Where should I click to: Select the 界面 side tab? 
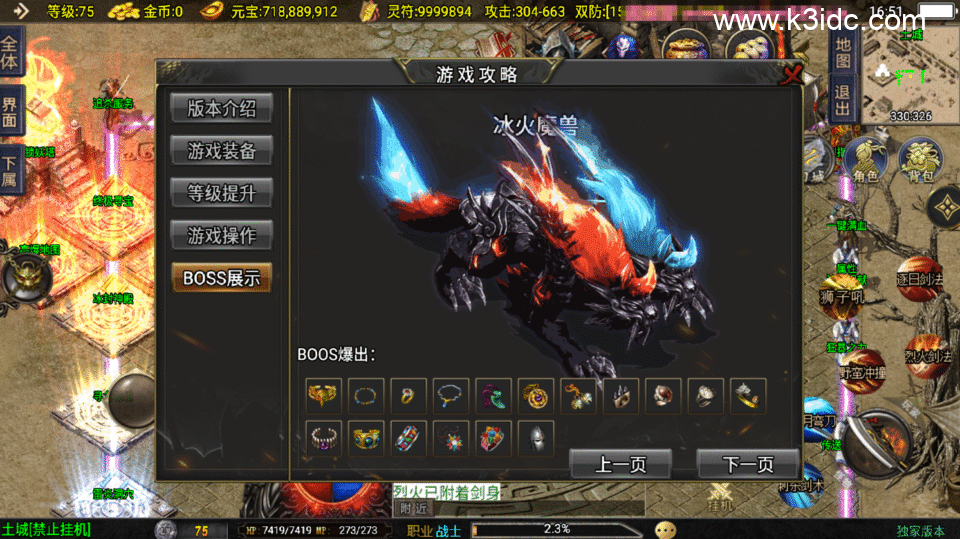pyautogui.click(x=10, y=110)
